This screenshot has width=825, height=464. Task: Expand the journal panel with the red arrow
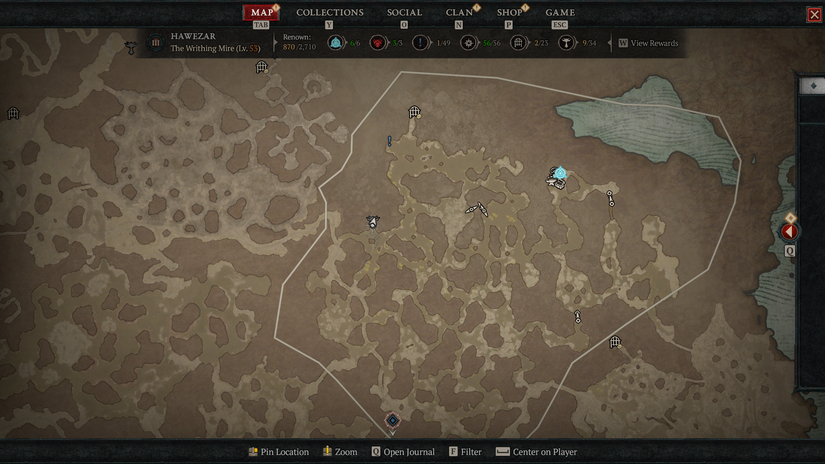click(790, 232)
